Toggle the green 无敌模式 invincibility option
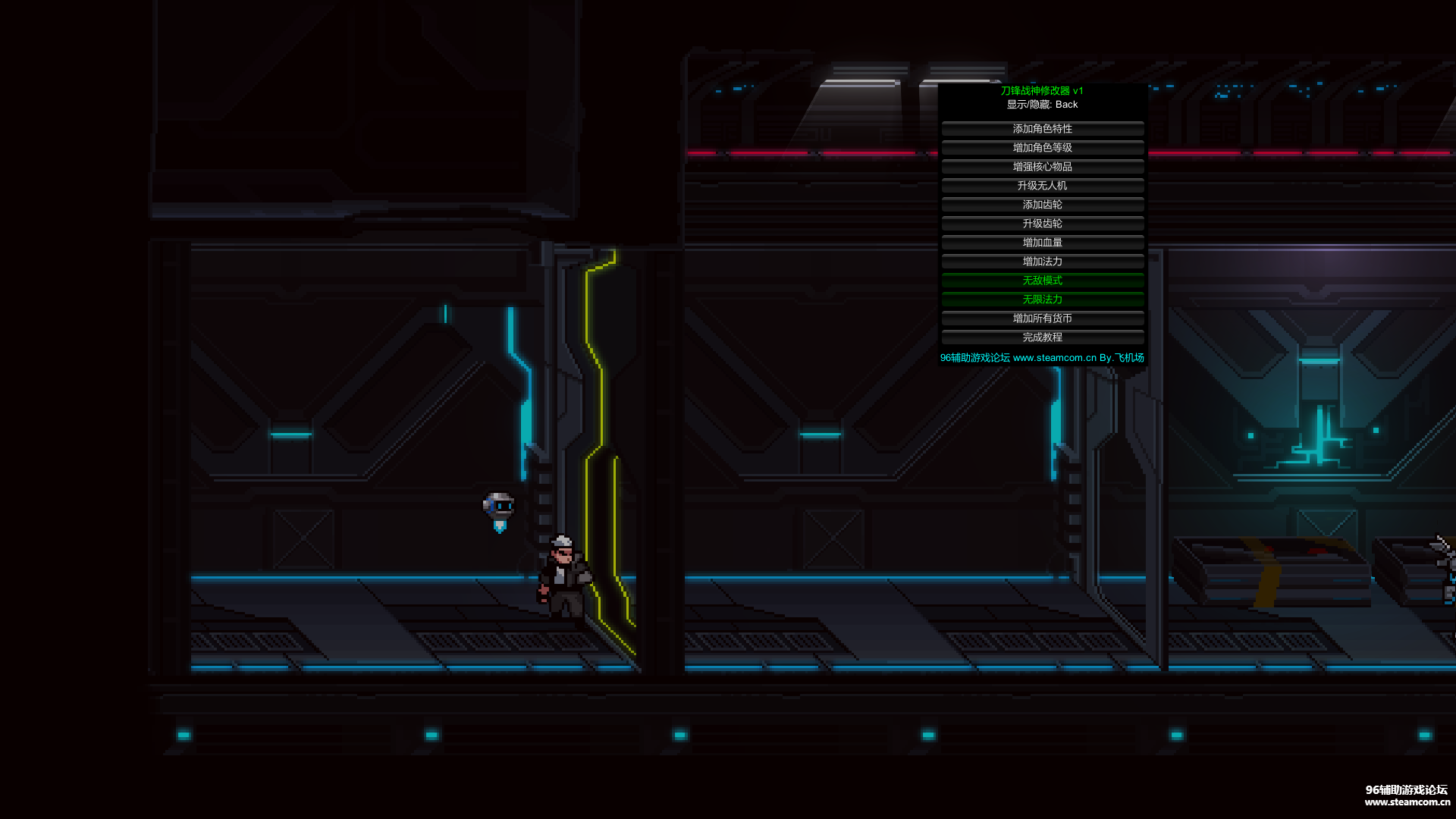 [x=1042, y=281]
